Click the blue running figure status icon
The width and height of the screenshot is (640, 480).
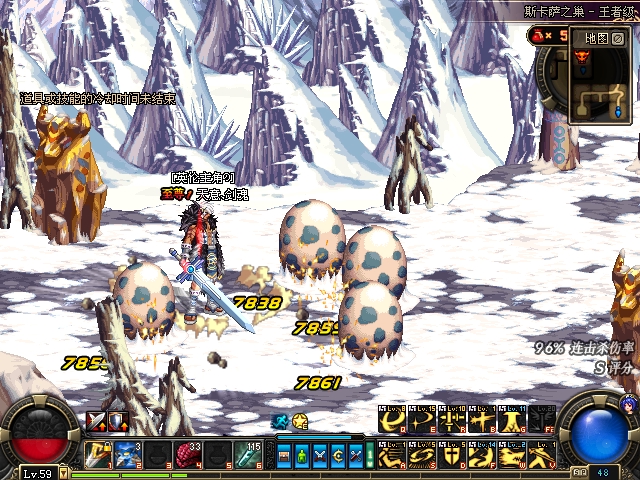click(x=281, y=422)
